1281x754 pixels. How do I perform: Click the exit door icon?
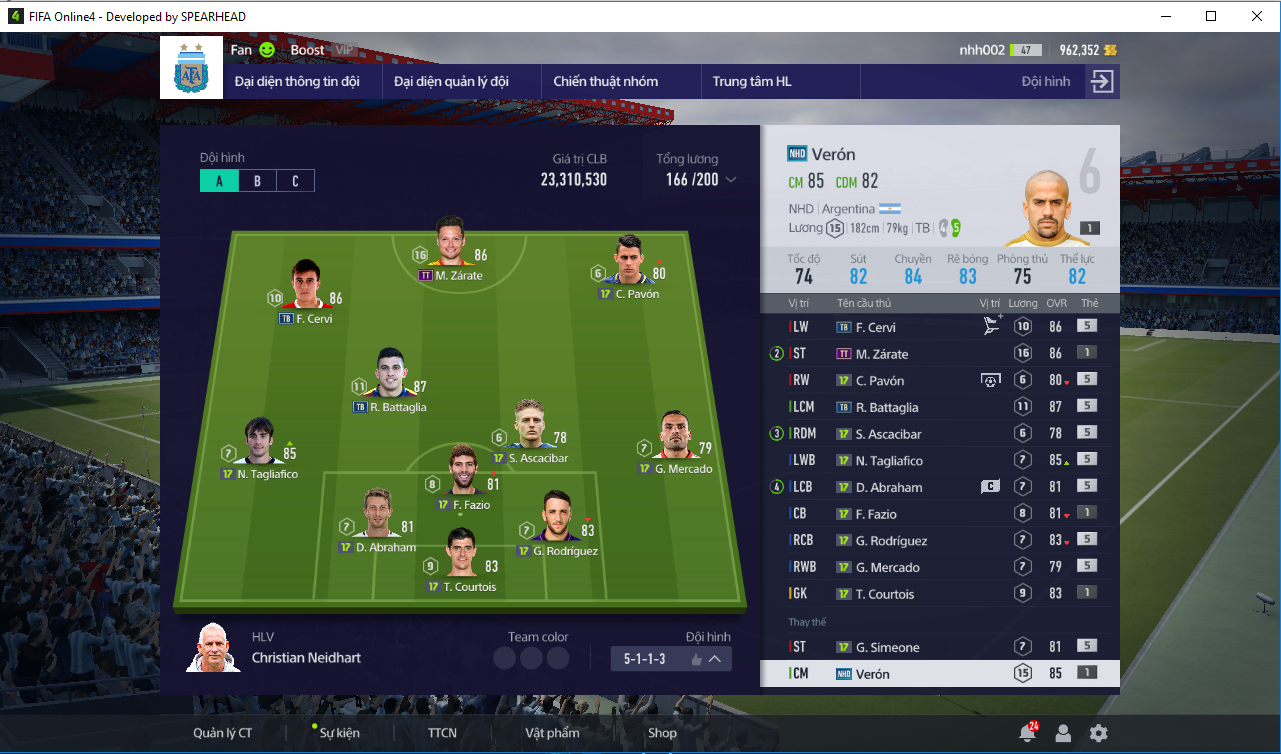[x=1101, y=82]
